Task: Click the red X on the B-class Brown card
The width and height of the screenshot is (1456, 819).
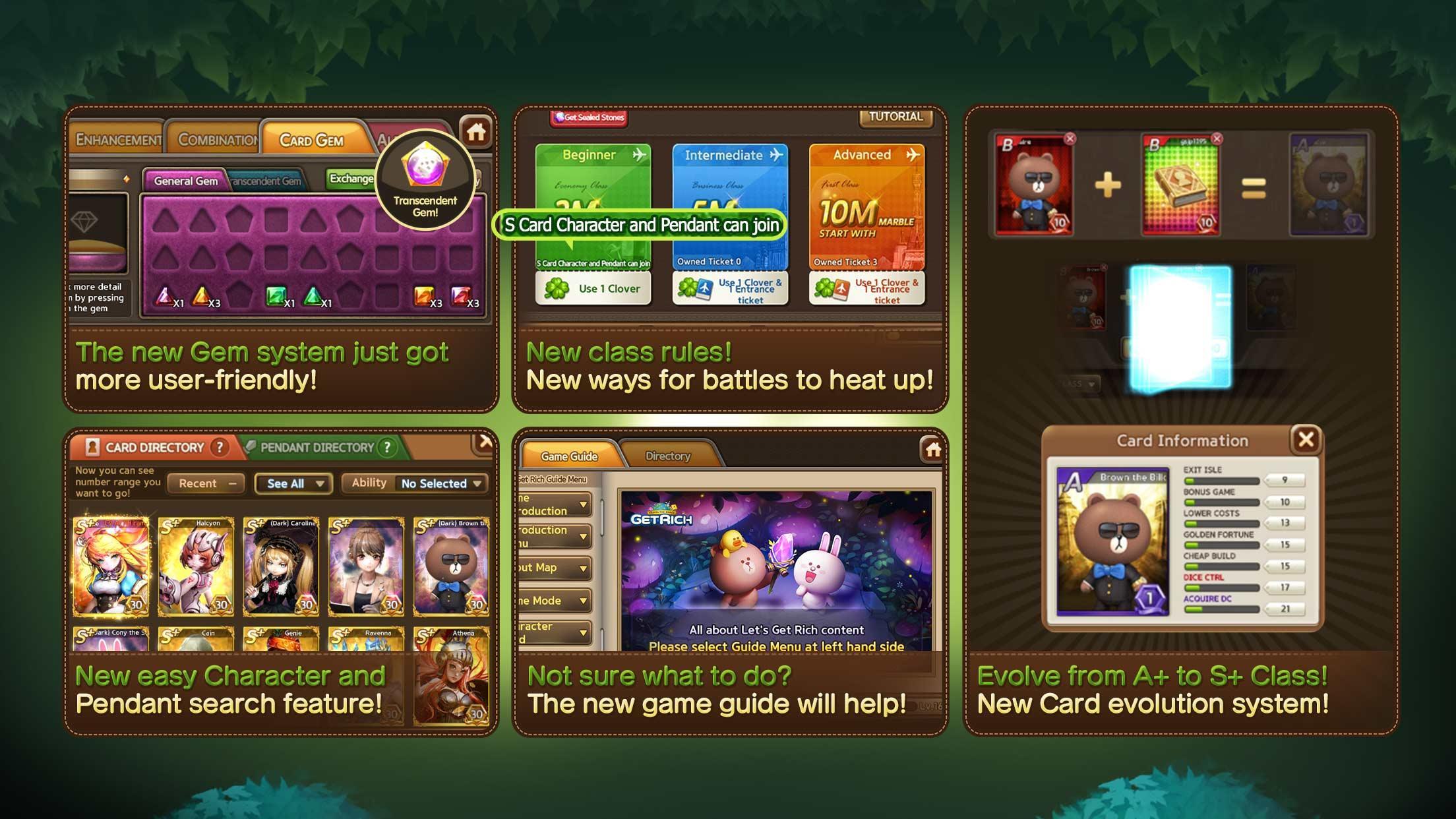Action: click(x=1069, y=139)
